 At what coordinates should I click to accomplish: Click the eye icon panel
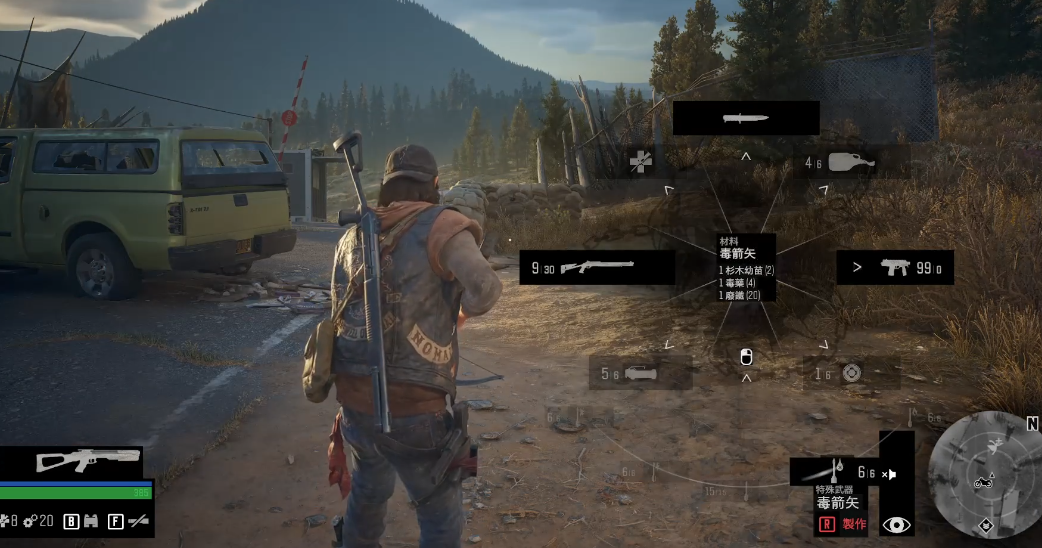coord(897,524)
